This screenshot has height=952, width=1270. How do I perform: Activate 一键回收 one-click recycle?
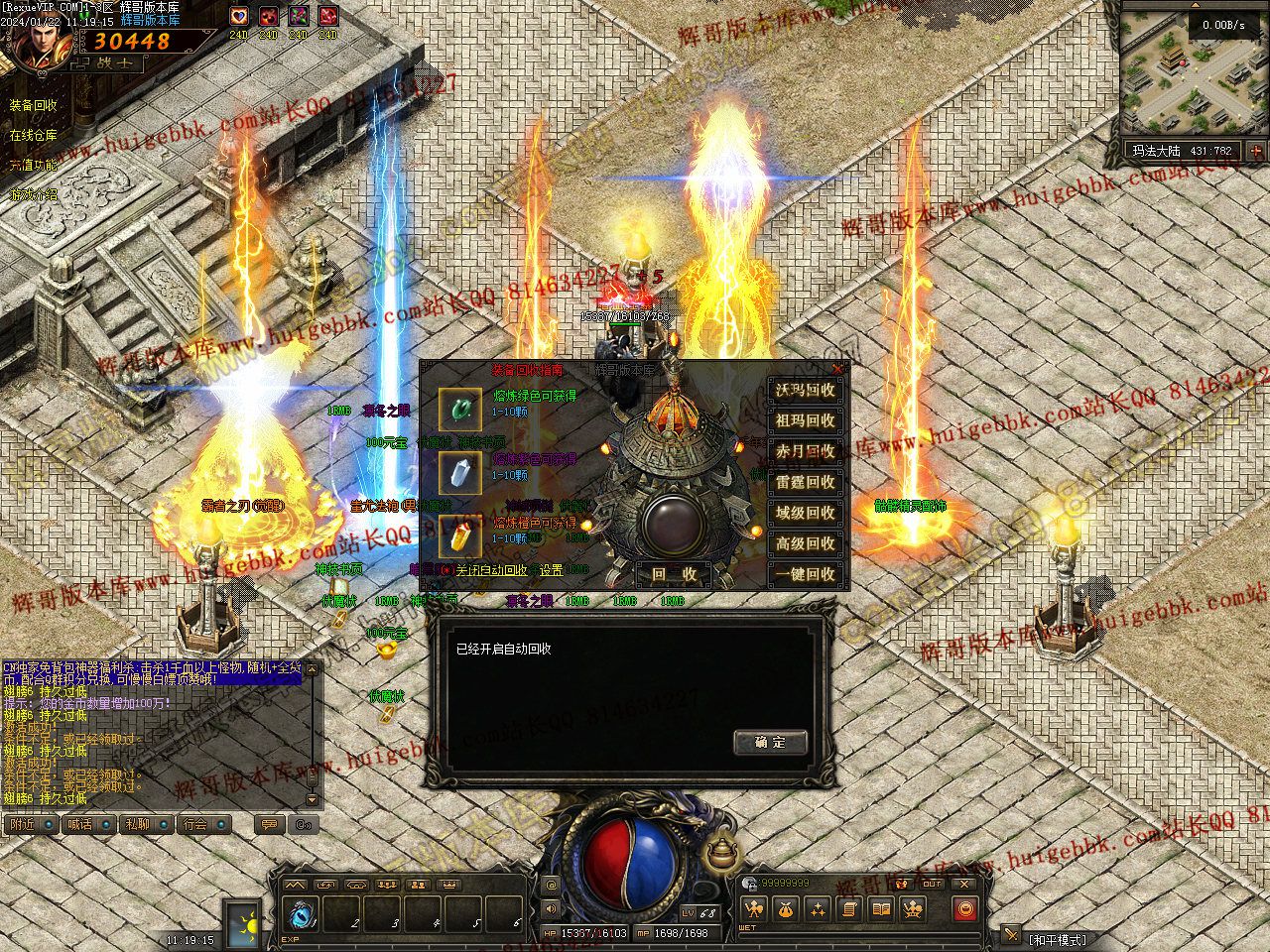pyautogui.click(x=805, y=574)
